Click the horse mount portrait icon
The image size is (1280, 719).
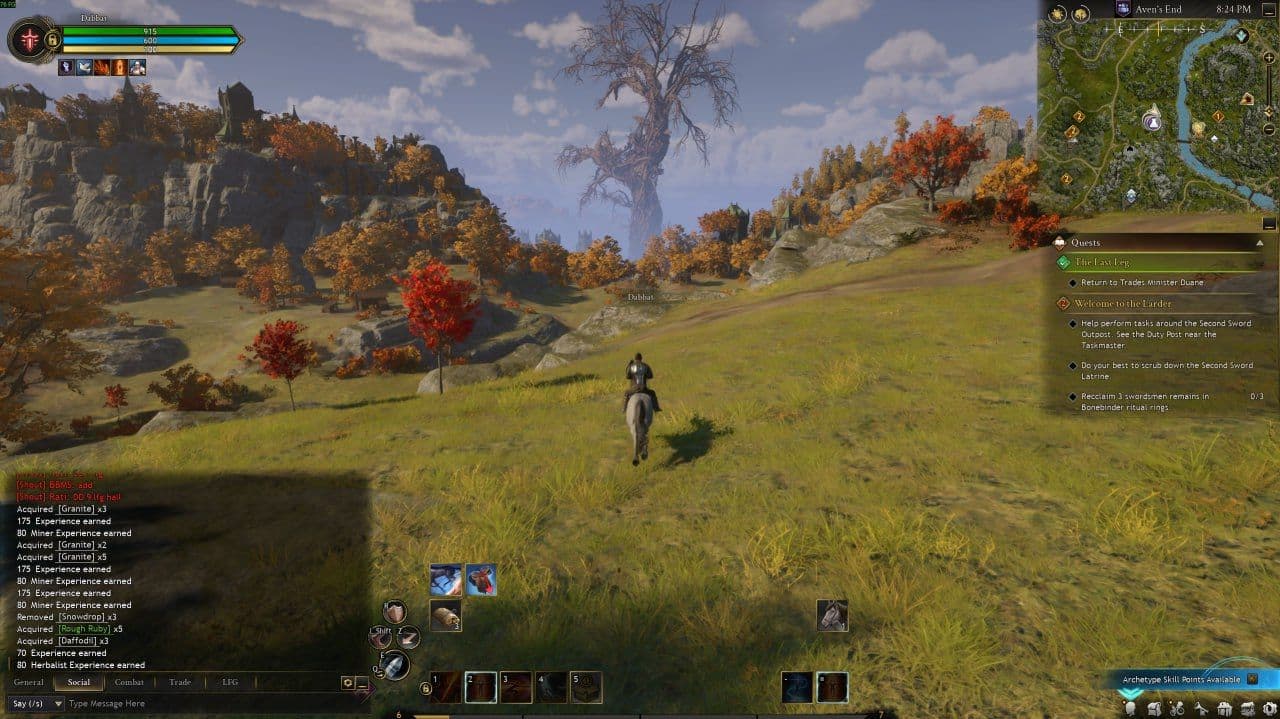pyautogui.click(x=832, y=615)
